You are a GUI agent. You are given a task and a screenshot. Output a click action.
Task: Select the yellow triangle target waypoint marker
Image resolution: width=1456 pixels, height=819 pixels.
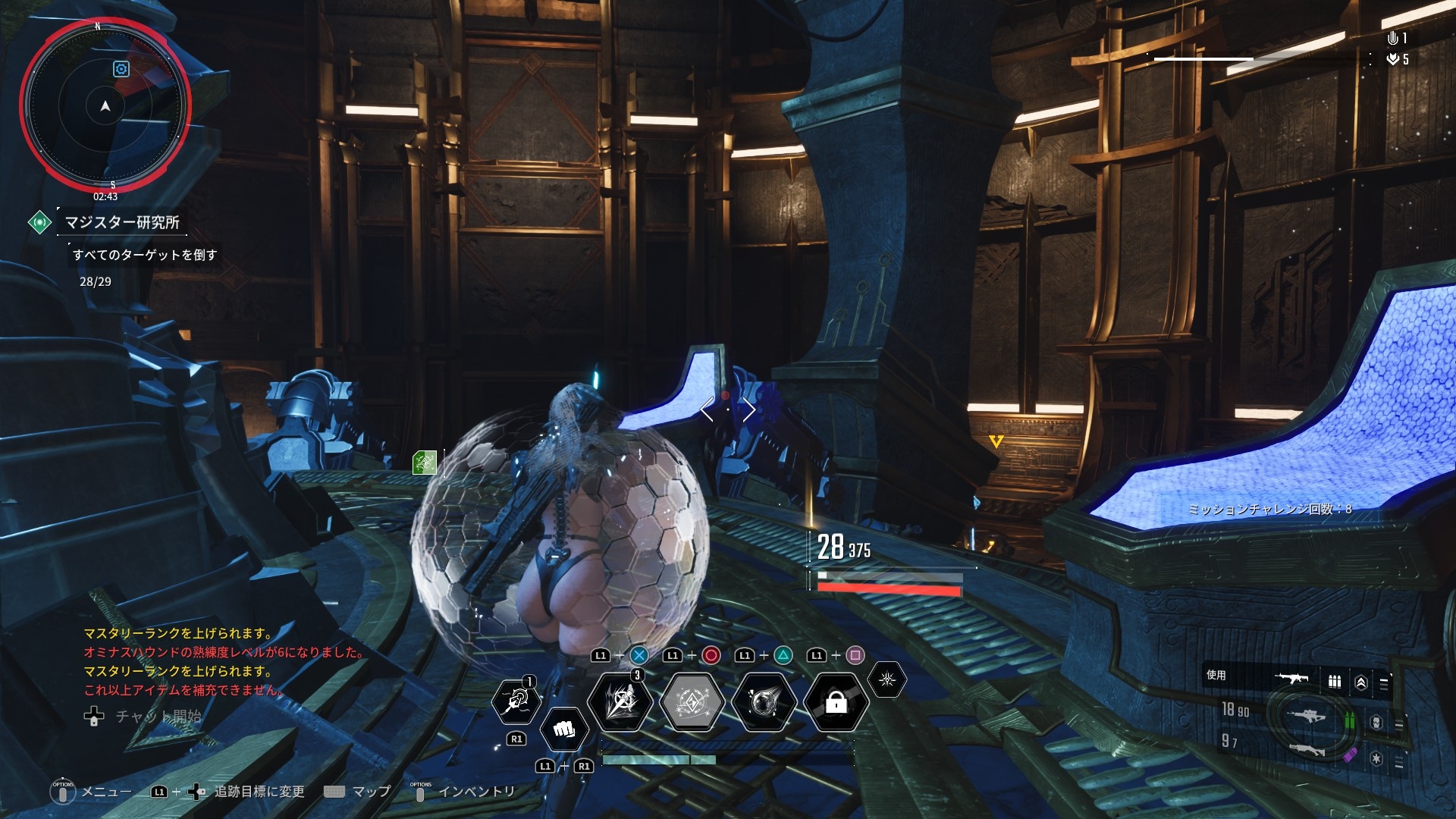[996, 441]
